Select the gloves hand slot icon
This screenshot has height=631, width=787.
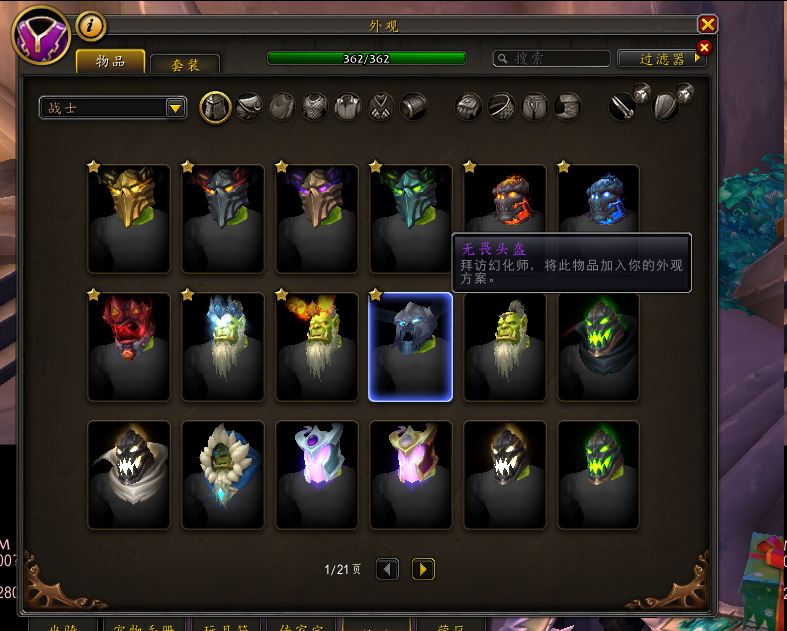469,107
